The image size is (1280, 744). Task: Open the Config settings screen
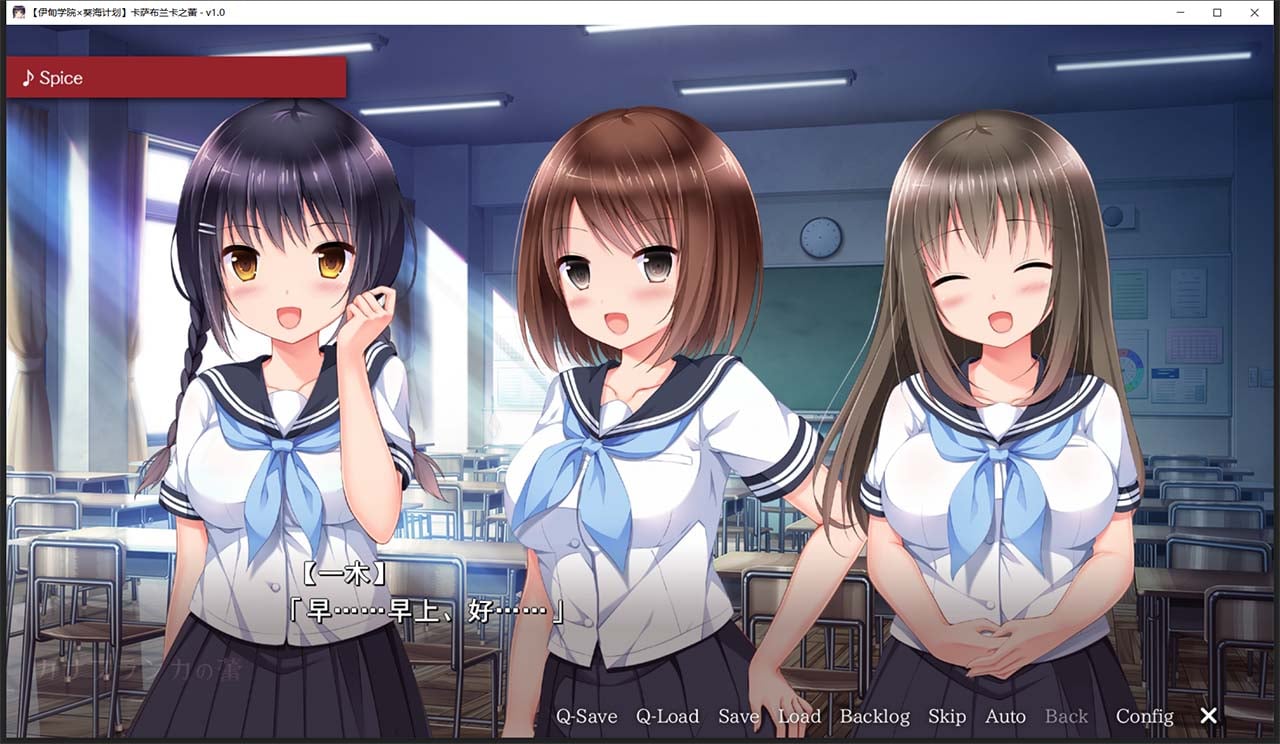point(1144,716)
